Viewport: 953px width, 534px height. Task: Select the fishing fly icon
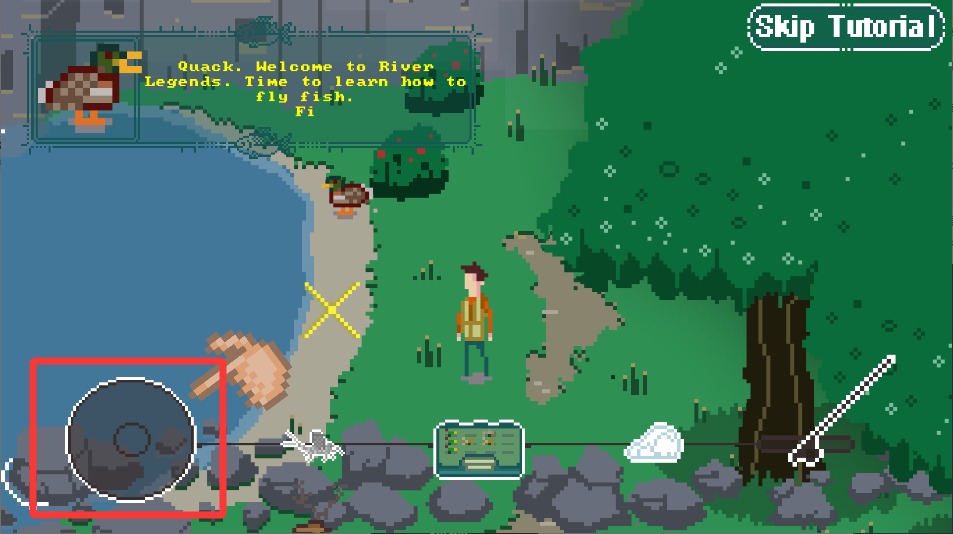click(x=312, y=445)
